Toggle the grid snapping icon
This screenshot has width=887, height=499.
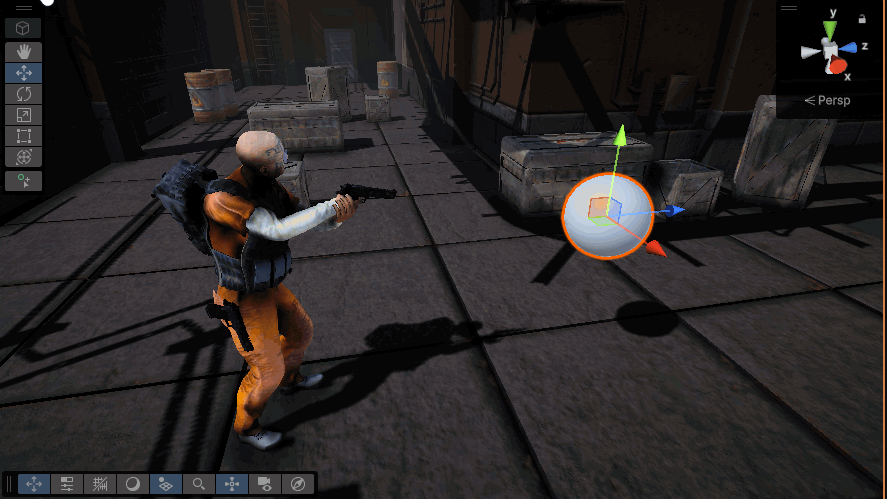100,484
